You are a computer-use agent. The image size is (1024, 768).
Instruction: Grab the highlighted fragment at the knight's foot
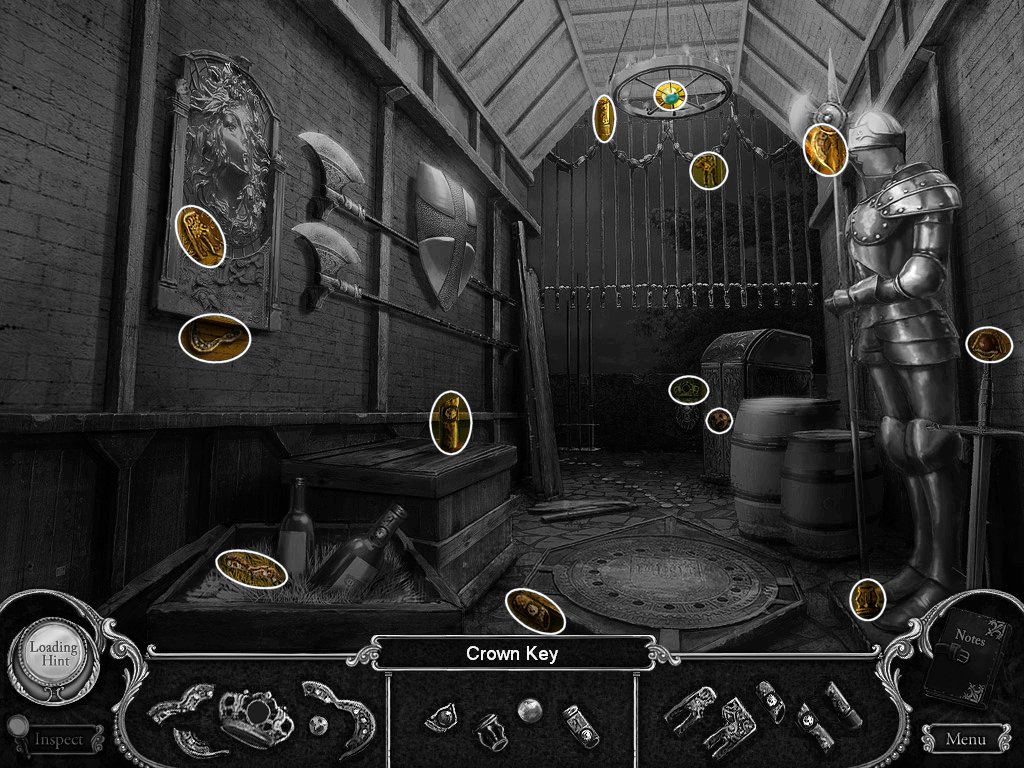pyautogui.click(x=867, y=599)
